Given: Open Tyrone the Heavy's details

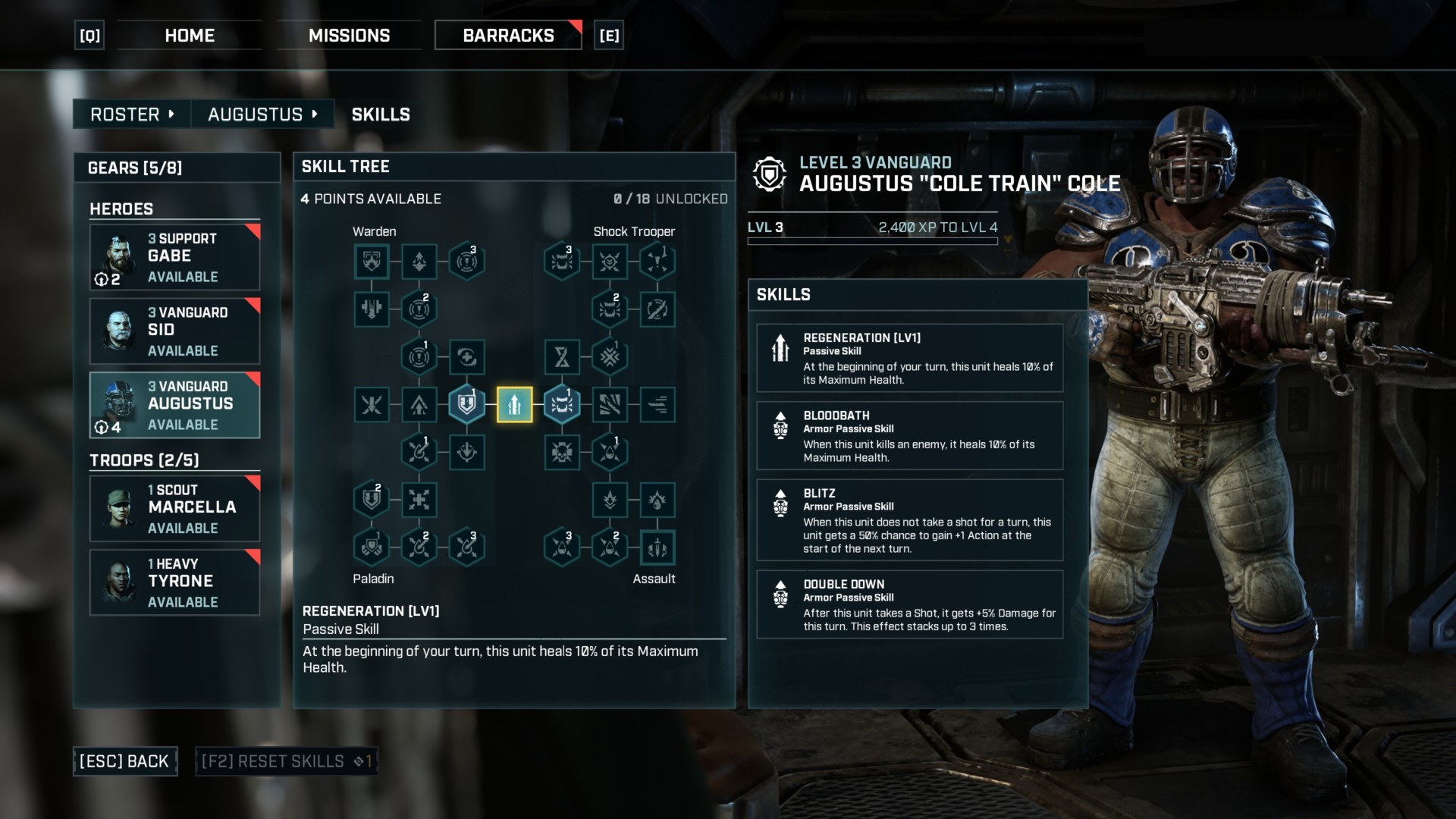Looking at the screenshot, I should pos(174,582).
